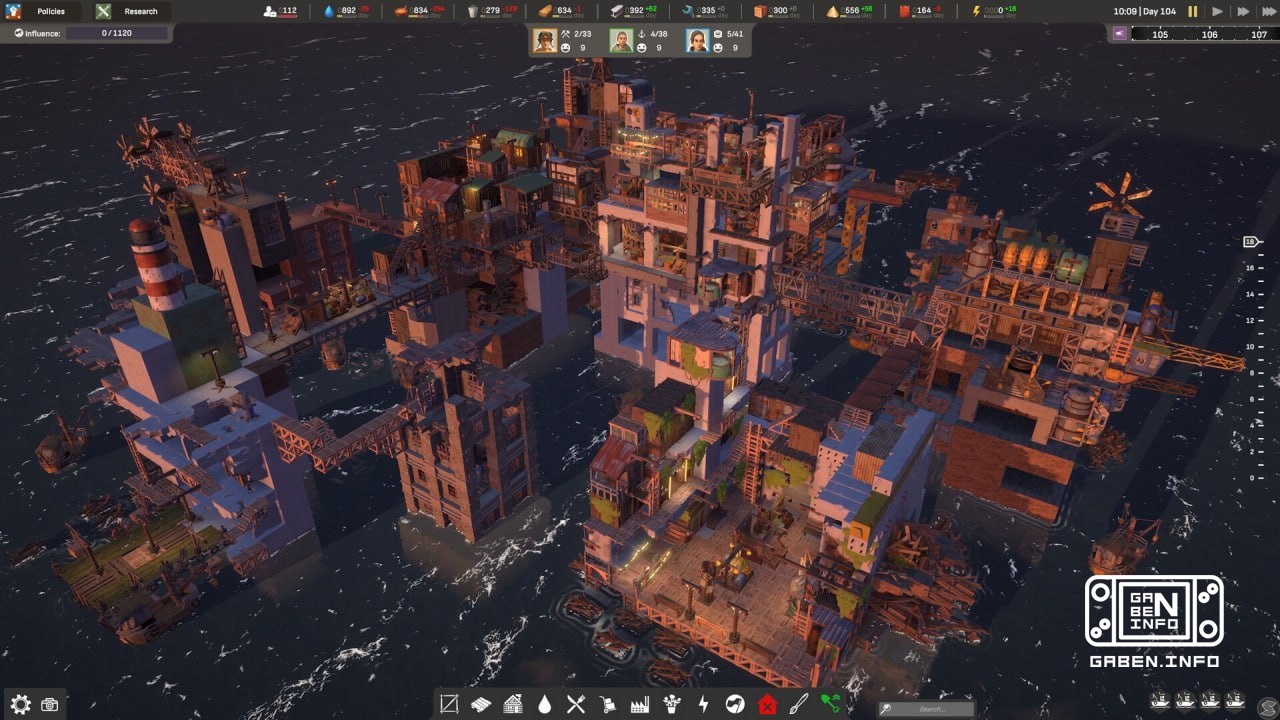
Task: Pause the game clock
Action: point(1192,12)
